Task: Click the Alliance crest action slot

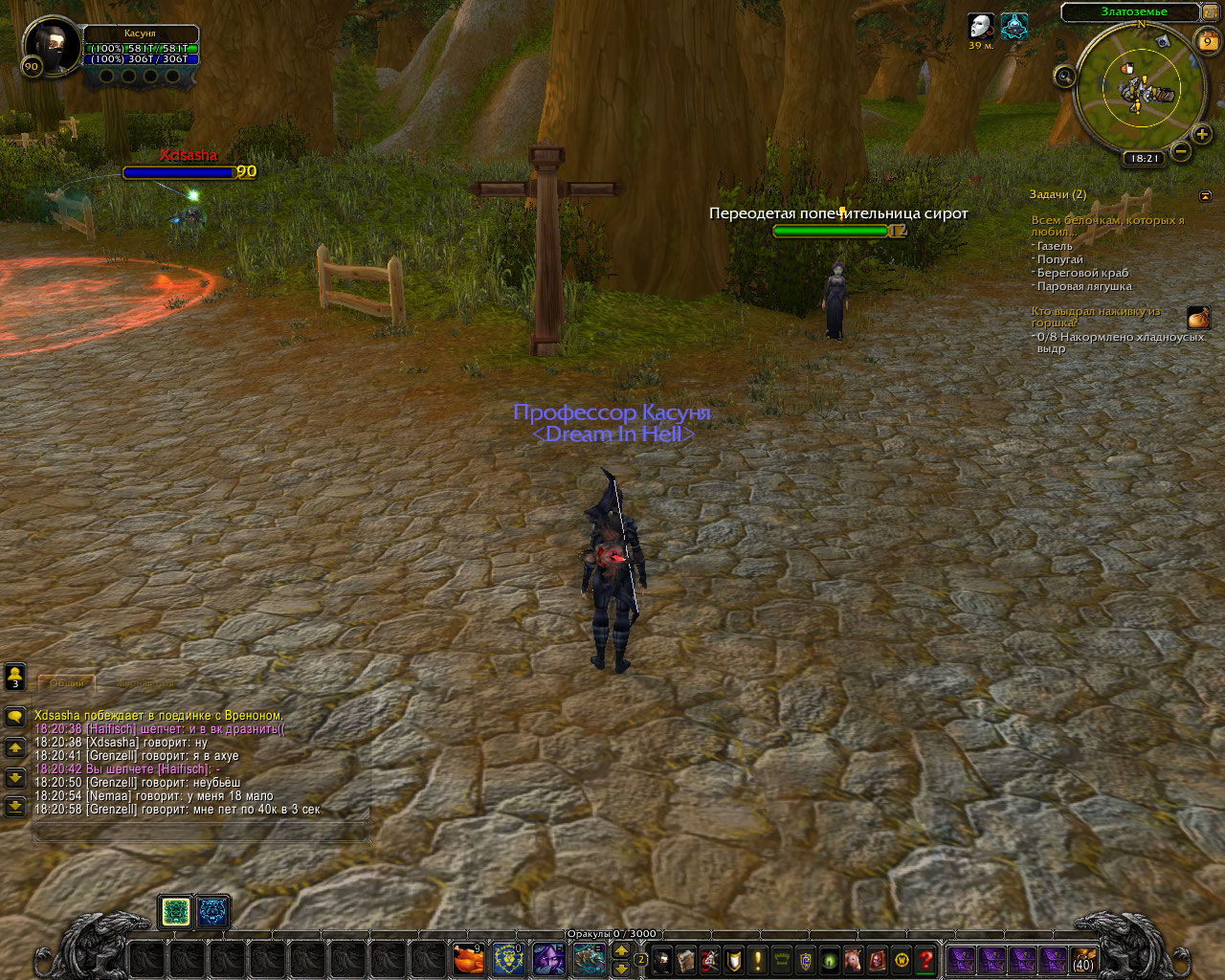Action: click(x=508, y=958)
